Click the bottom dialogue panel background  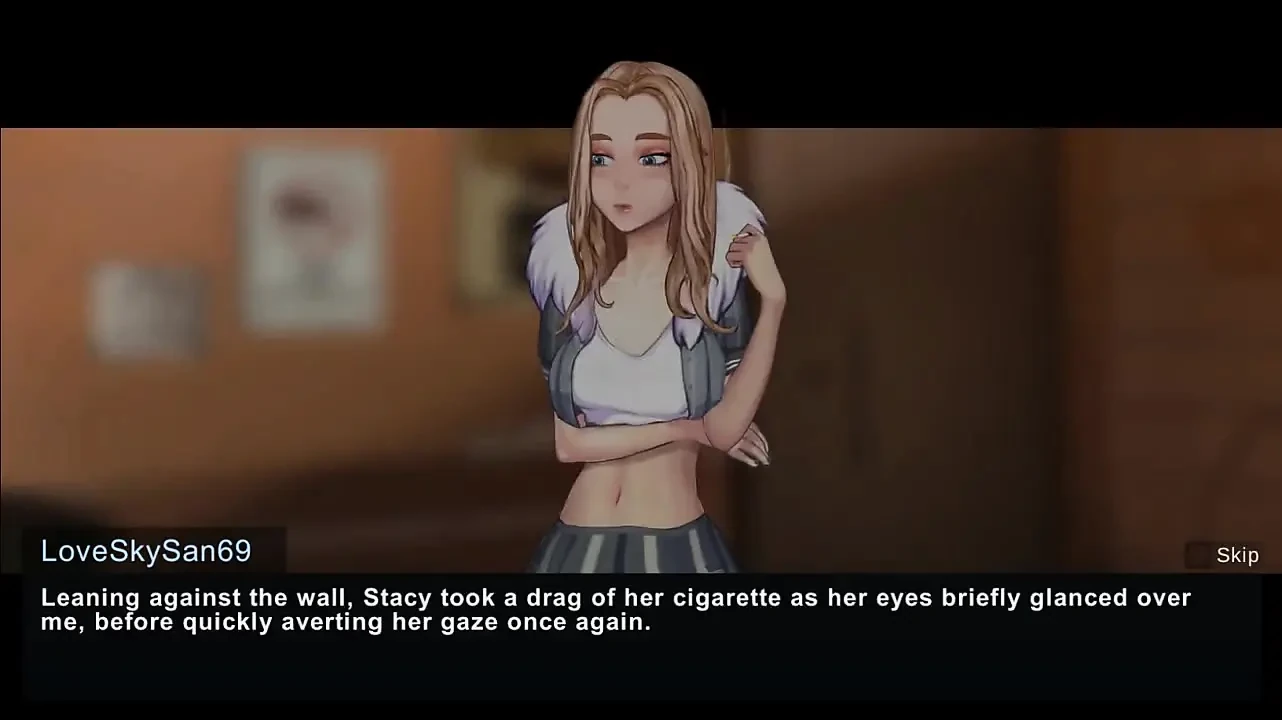coord(640,670)
